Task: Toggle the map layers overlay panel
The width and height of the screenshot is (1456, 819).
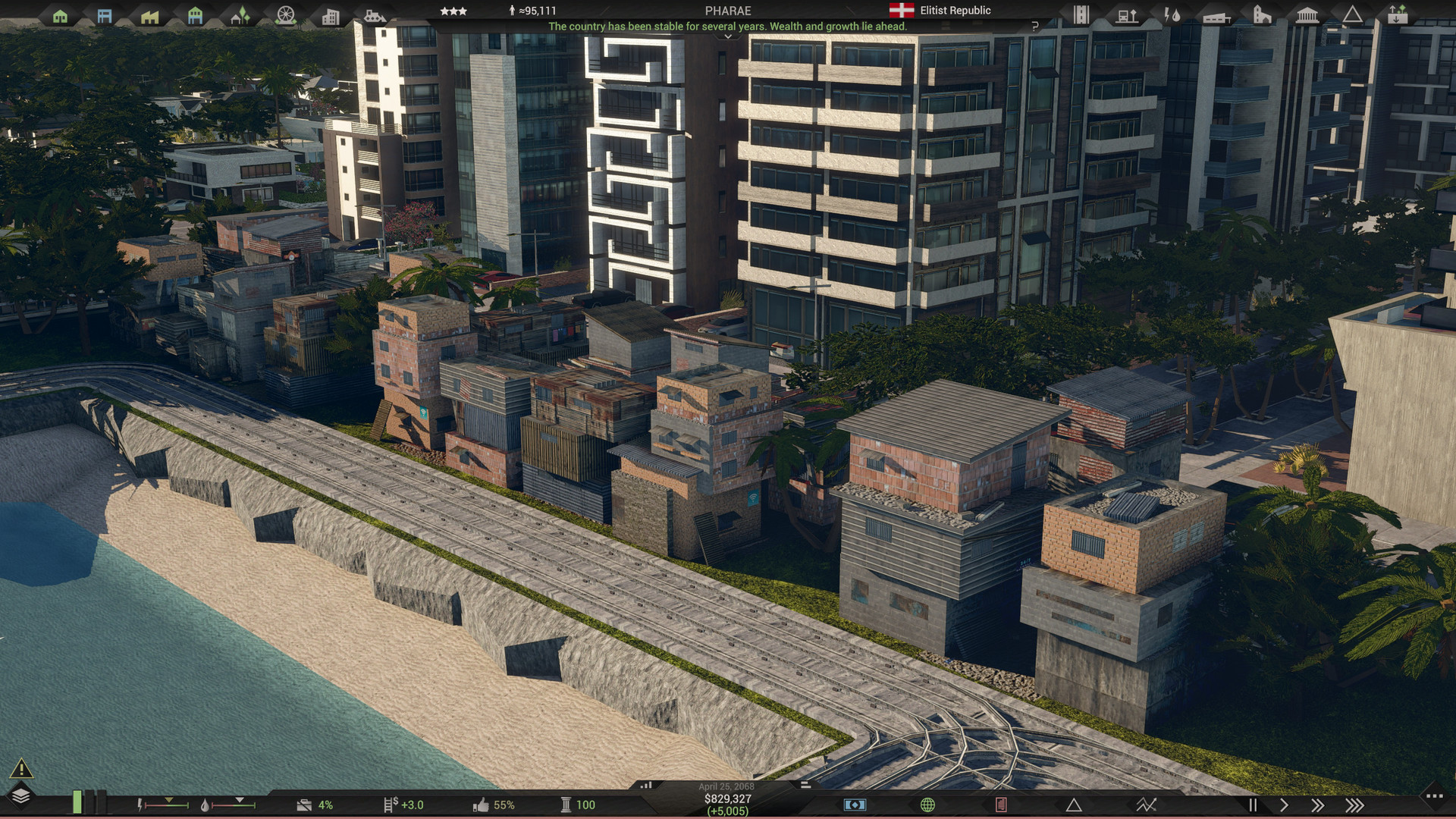Action: pos(21,795)
